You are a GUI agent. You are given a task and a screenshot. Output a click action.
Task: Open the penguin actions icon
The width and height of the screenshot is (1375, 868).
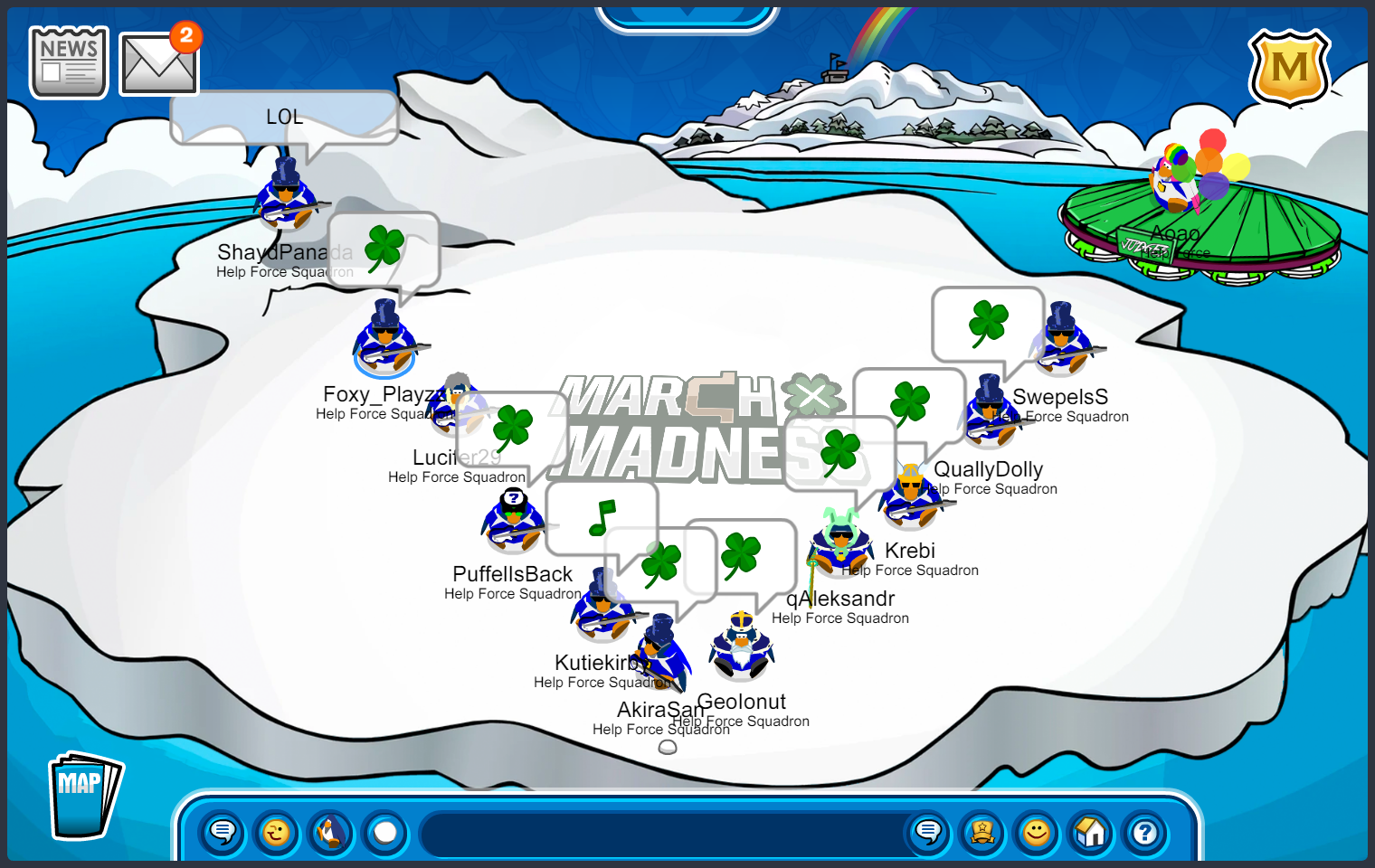(x=330, y=834)
